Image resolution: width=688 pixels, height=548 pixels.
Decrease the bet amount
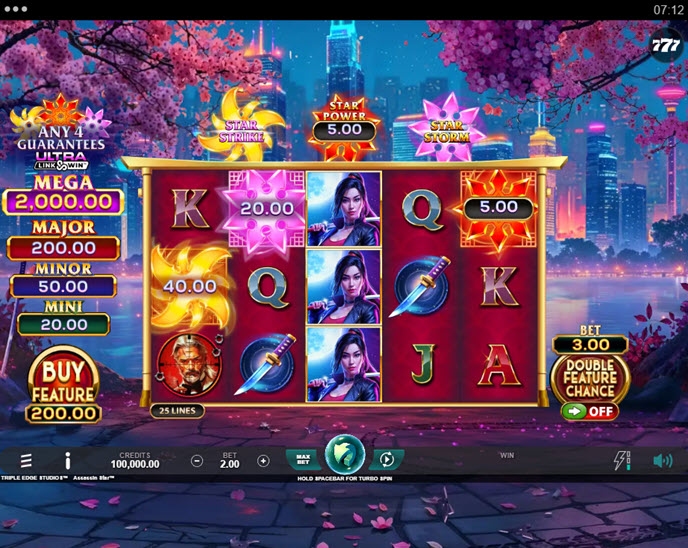tap(197, 461)
